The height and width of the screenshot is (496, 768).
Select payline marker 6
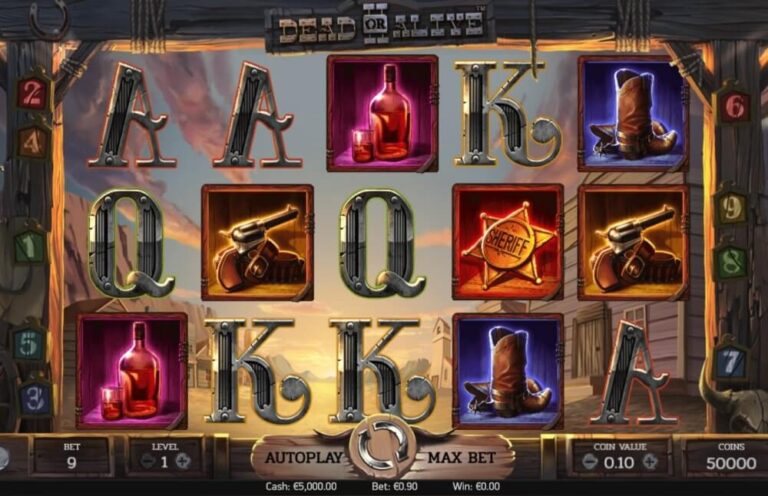click(x=735, y=104)
